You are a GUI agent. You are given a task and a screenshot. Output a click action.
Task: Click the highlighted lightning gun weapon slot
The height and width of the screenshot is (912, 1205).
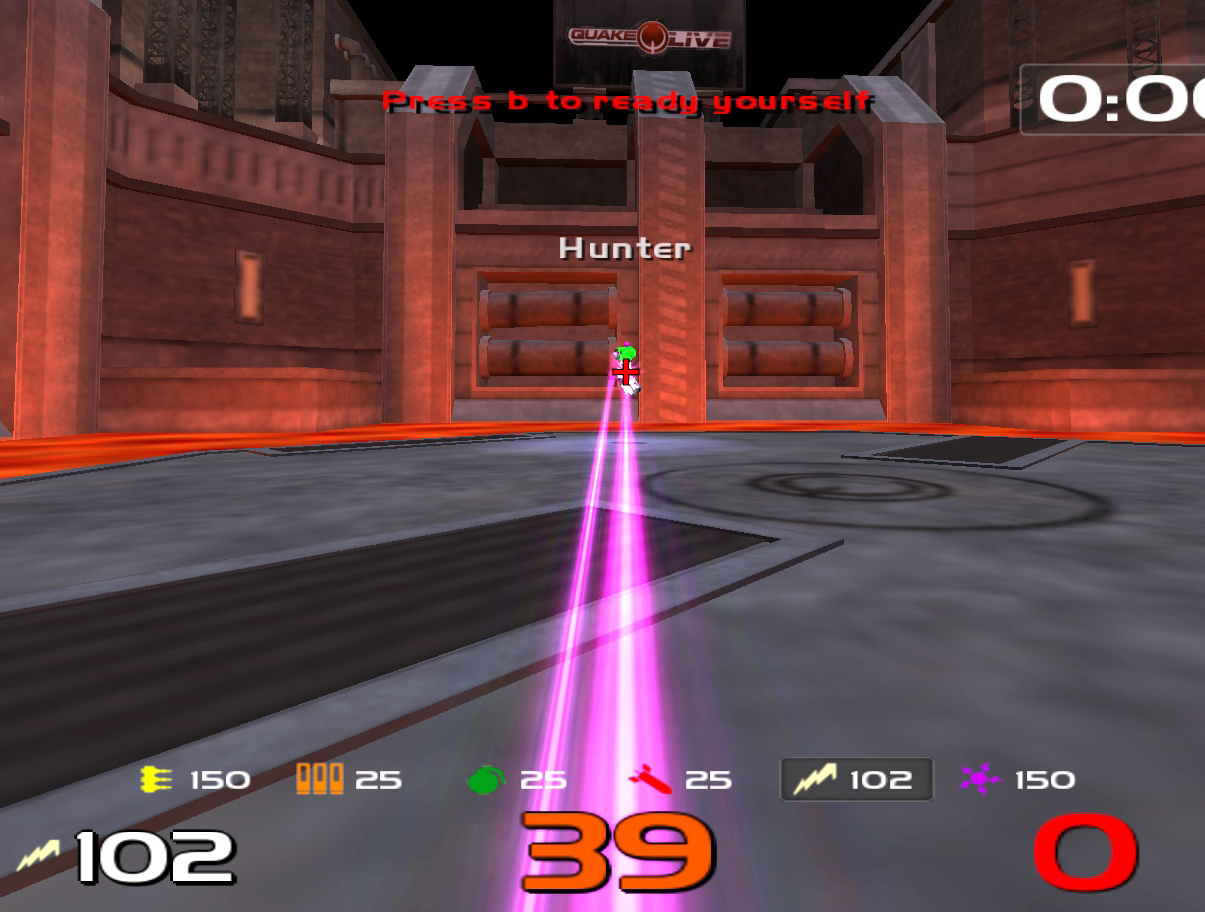(x=856, y=779)
